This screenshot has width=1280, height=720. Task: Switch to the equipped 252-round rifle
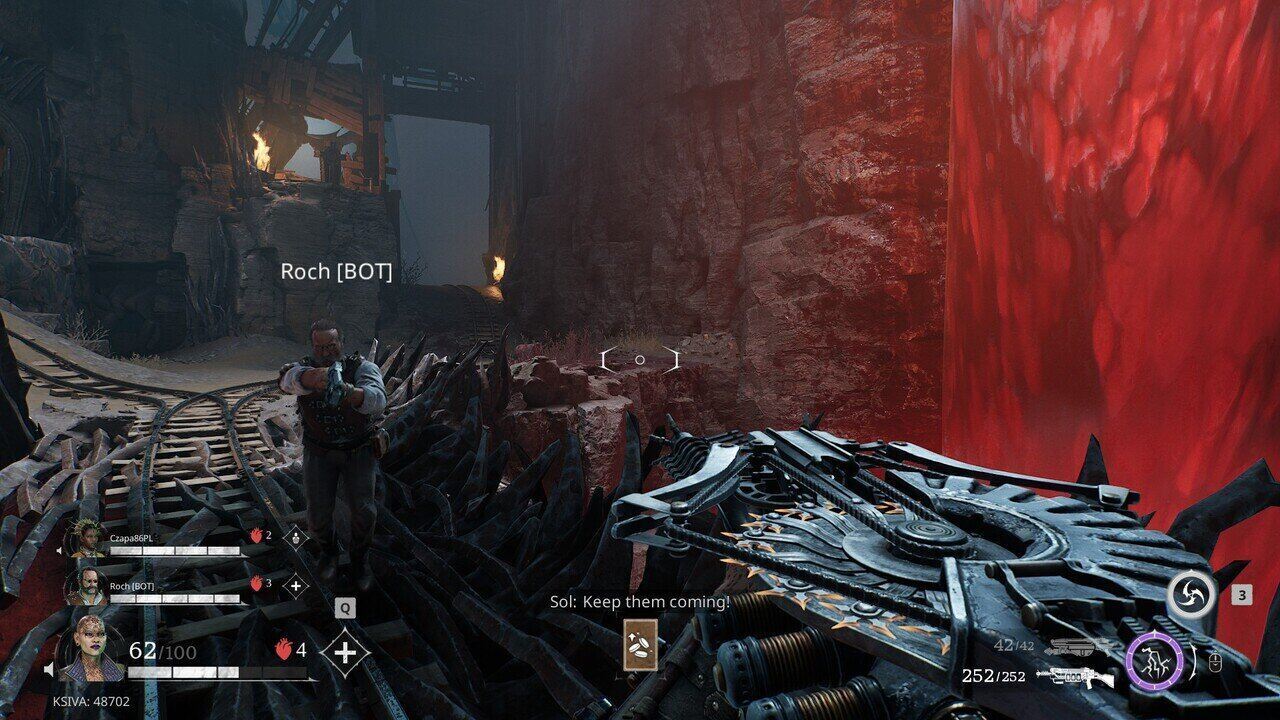pos(1076,677)
